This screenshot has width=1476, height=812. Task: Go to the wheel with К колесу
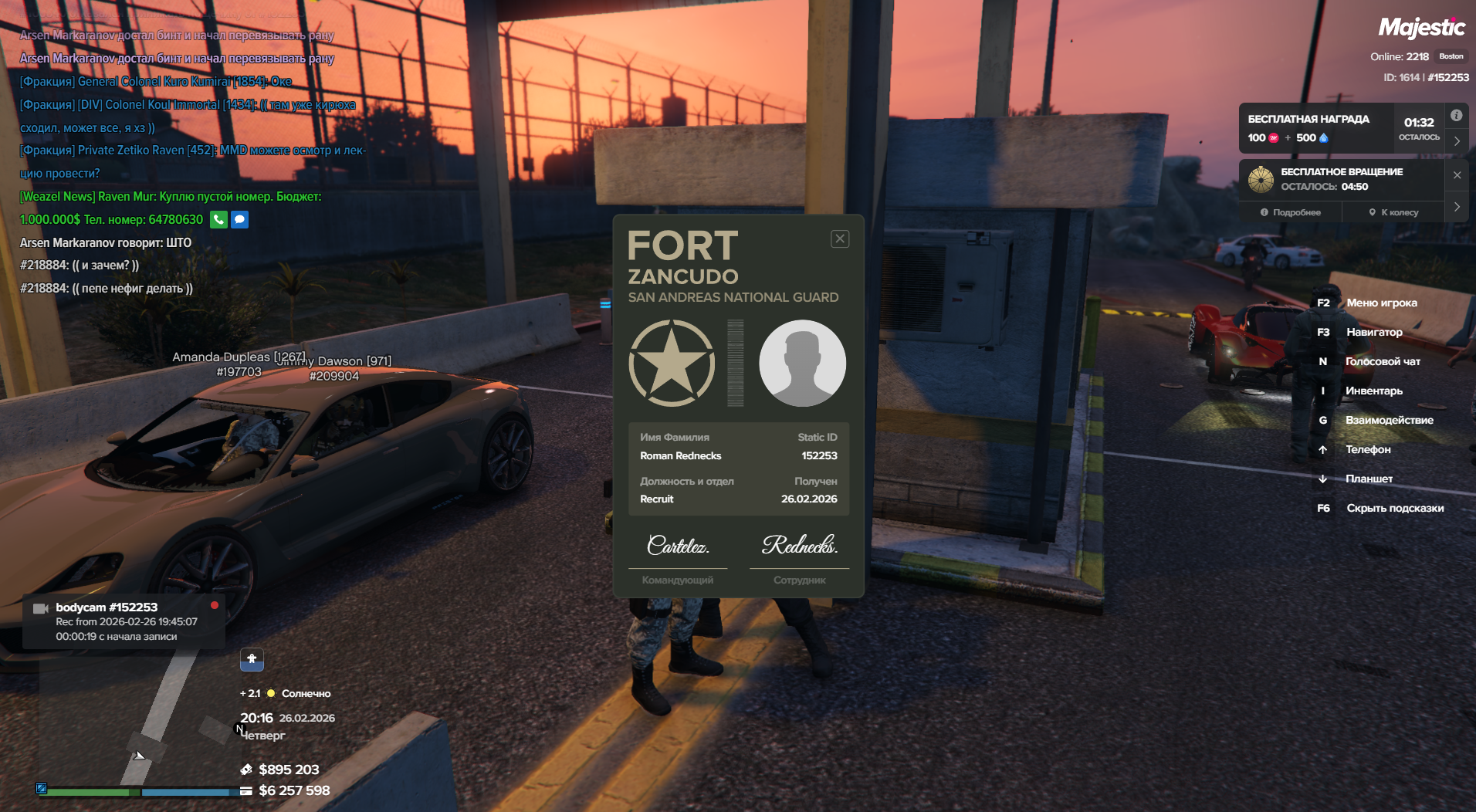[1393, 212]
